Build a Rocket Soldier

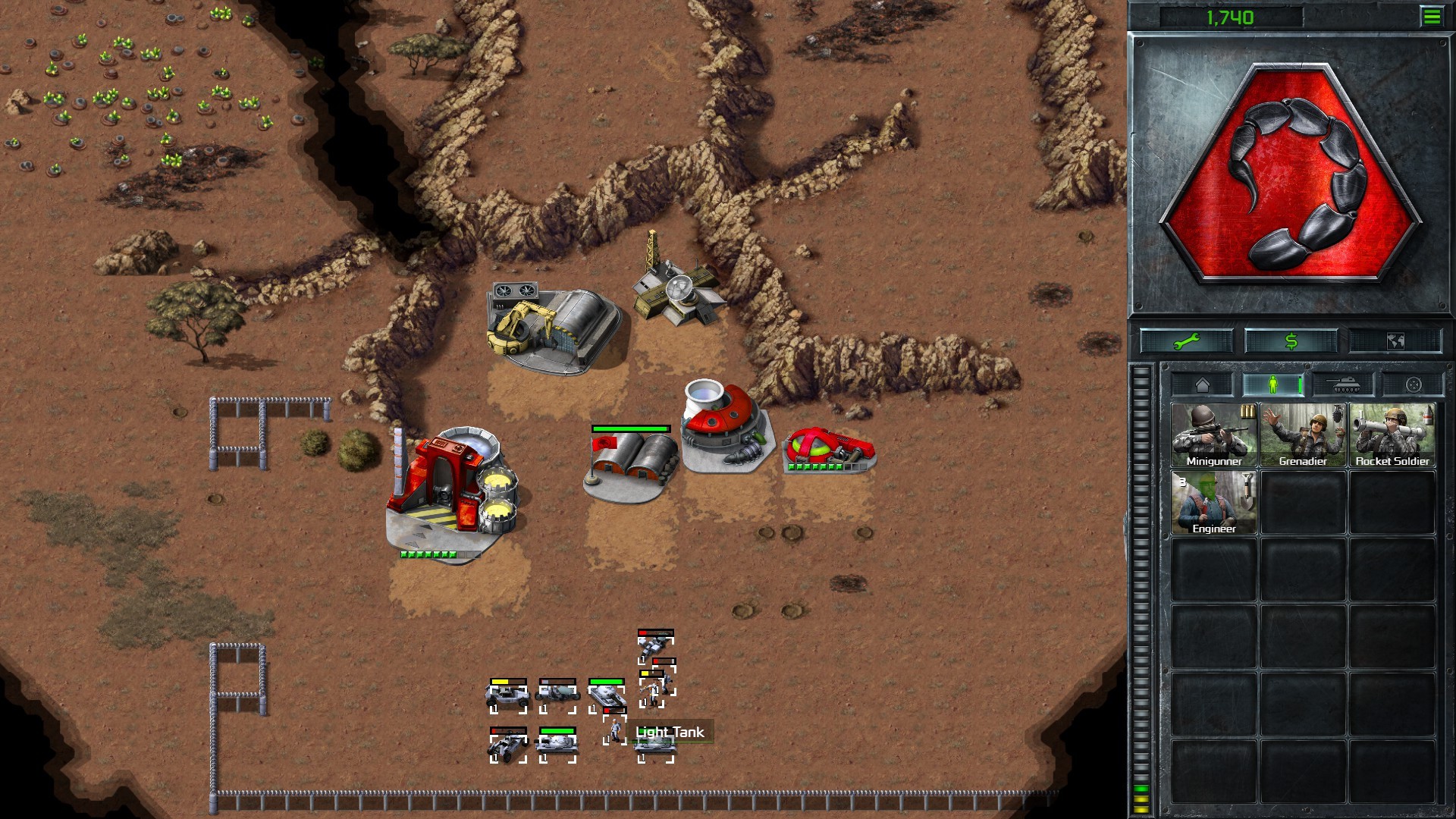pyautogui.click(x=1392, y=435)
